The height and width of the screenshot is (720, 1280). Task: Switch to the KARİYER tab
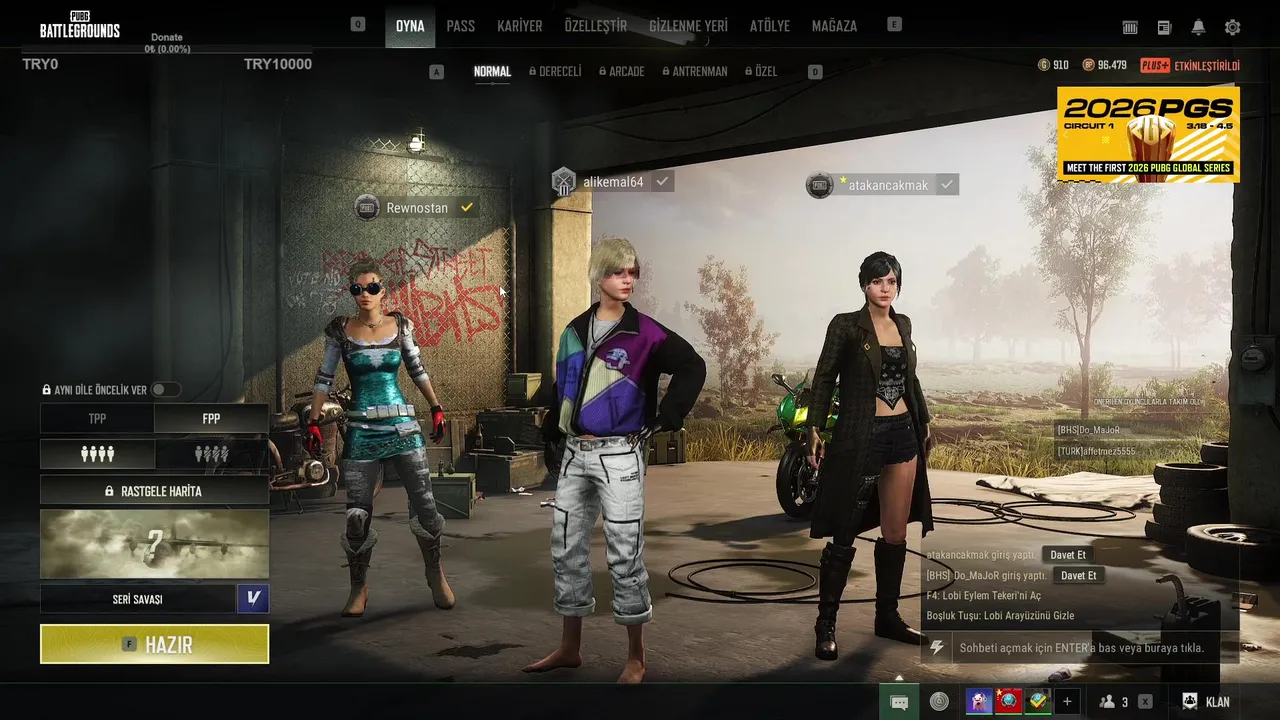pos(520,26)
